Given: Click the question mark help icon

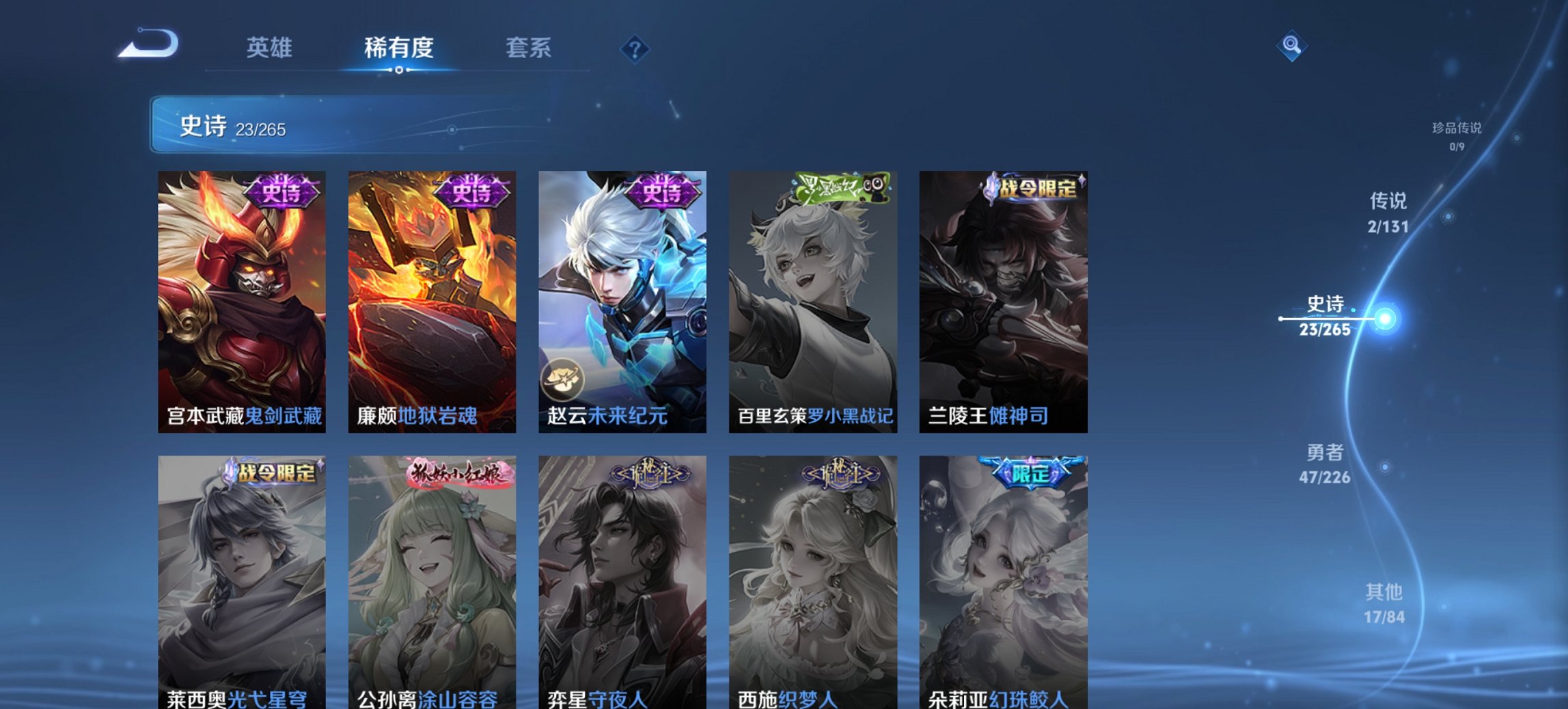Looking at the screenshot, I should point(635,48).
